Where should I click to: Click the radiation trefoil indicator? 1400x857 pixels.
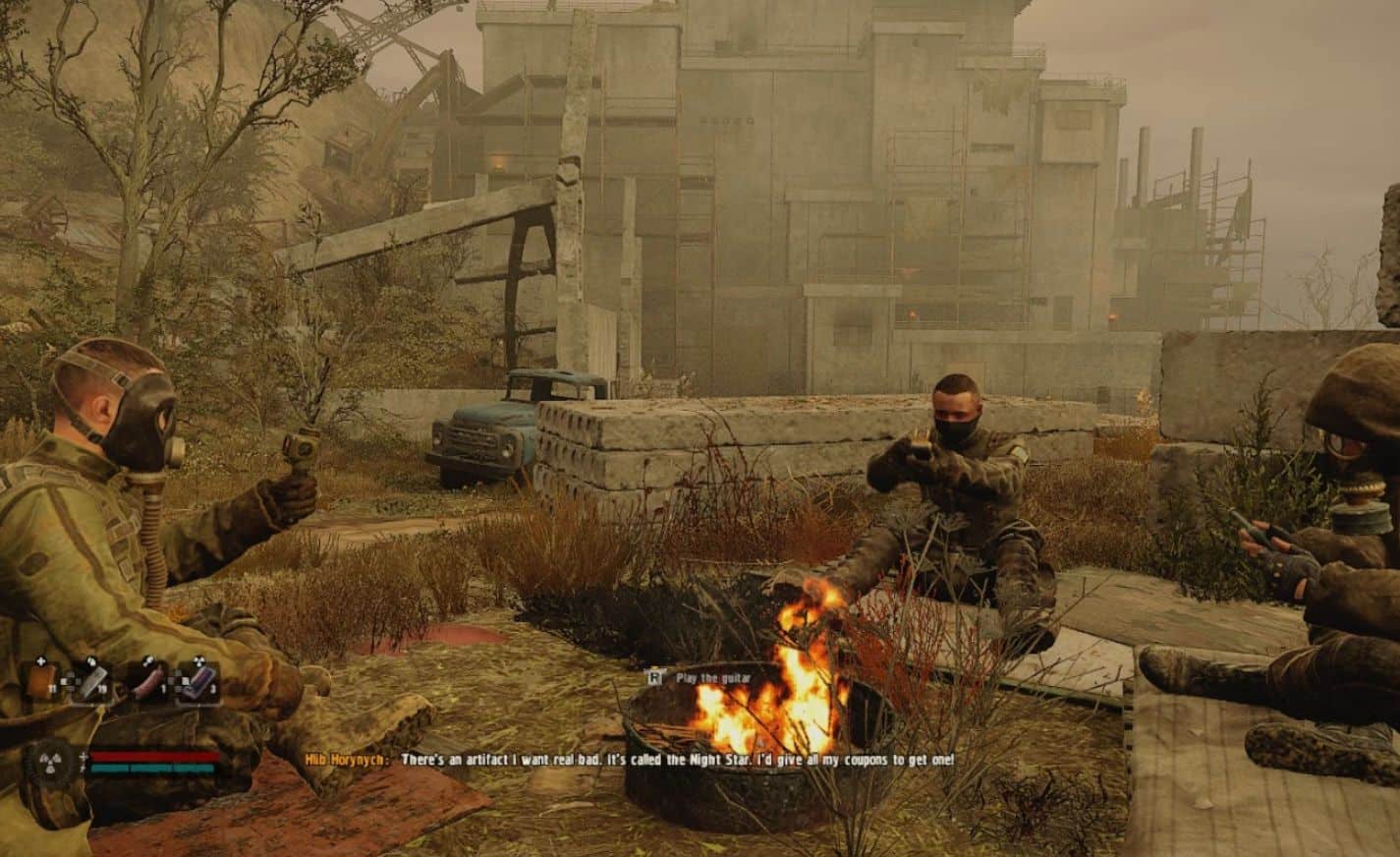52,763
